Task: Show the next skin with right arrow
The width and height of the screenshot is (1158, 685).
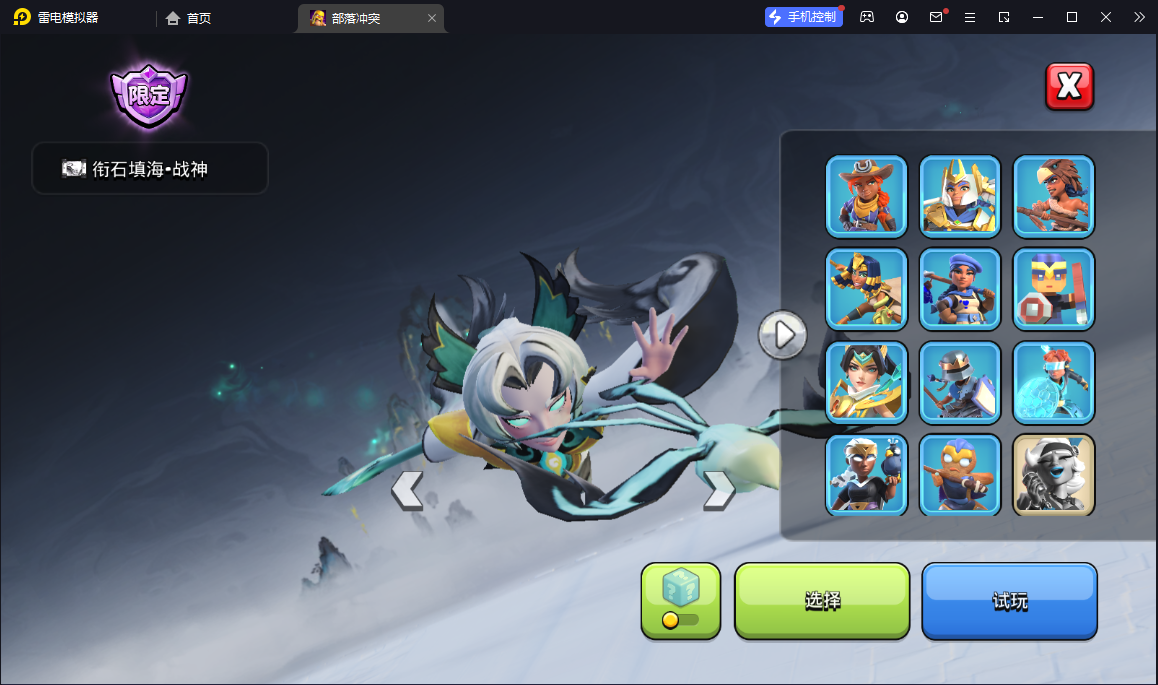Action: 718,490
